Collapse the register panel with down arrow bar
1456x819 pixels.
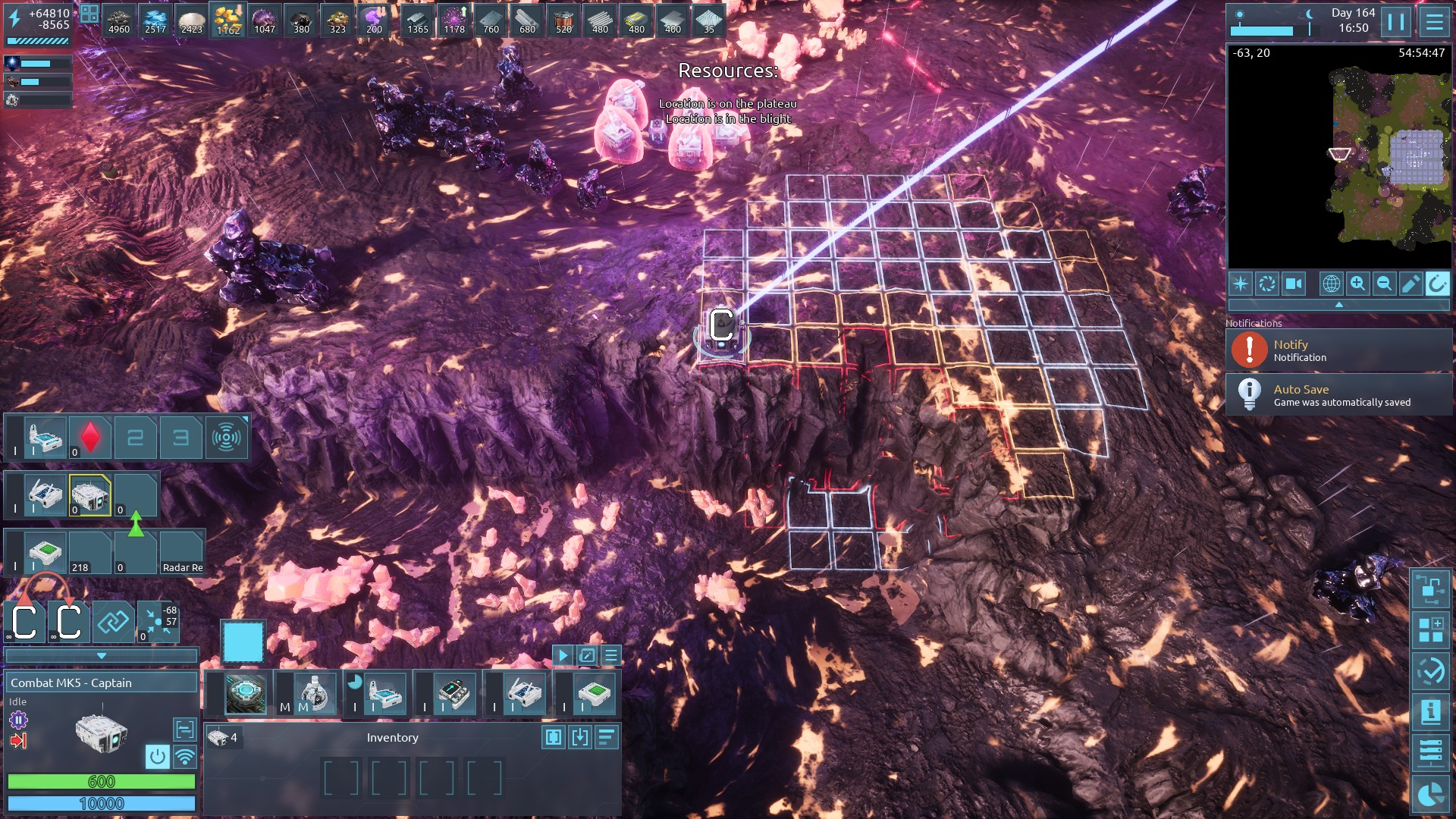click(x=101, y=656)
